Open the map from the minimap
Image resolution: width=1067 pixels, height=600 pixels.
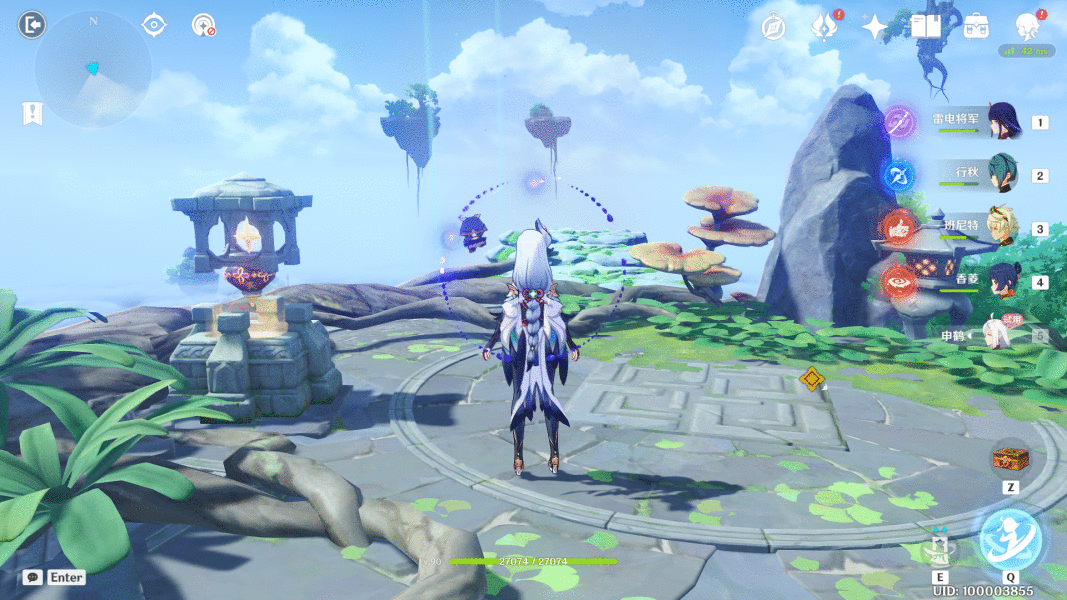click(x=92, y=68)
